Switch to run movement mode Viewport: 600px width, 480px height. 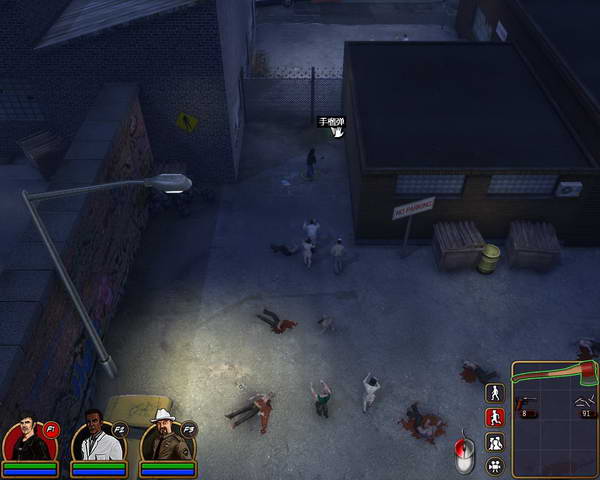[x=494, y=417]
